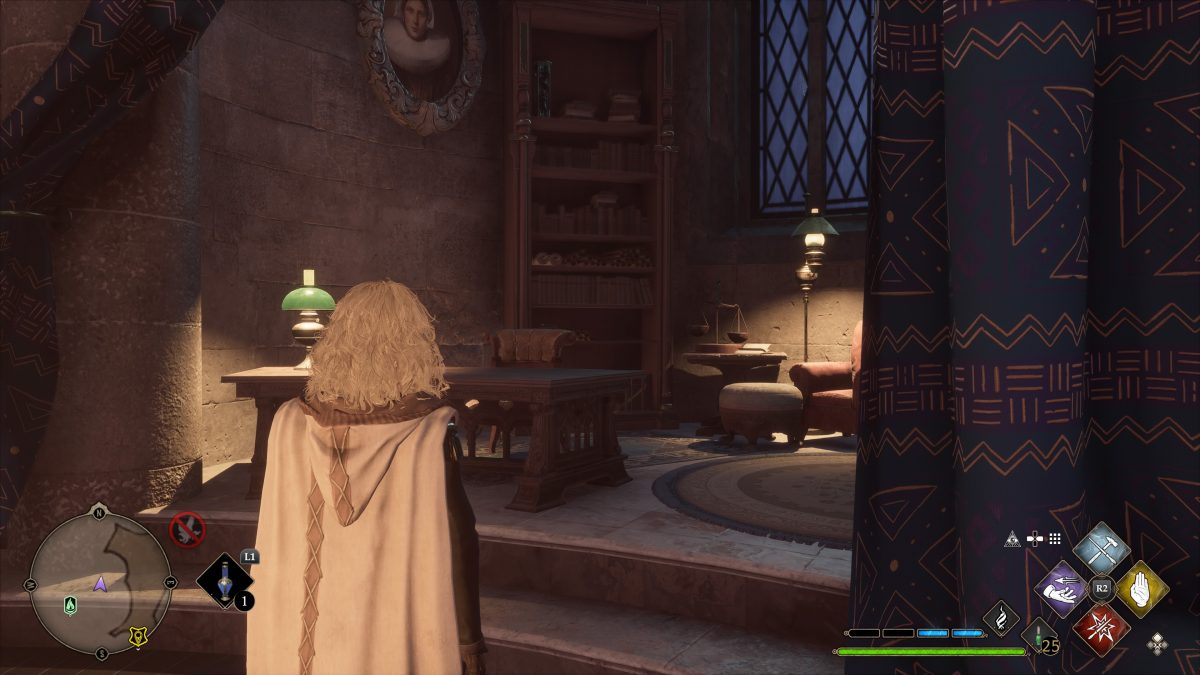Cast the purple Accio pulling-hand spell
The height and width of the screenshot is (675, 1200).
pyautogui.click(x=1061, y=589)
